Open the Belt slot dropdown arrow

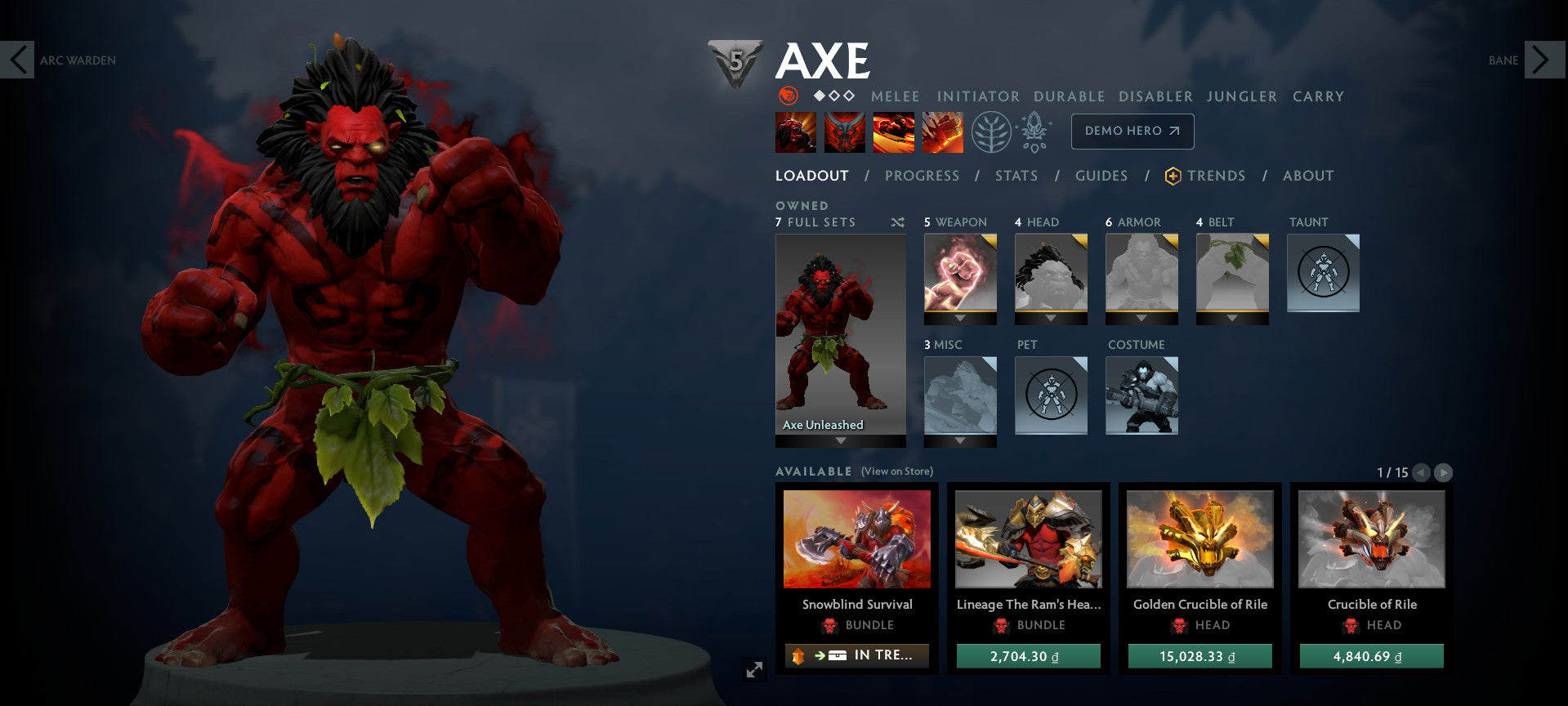(1231, 318)
